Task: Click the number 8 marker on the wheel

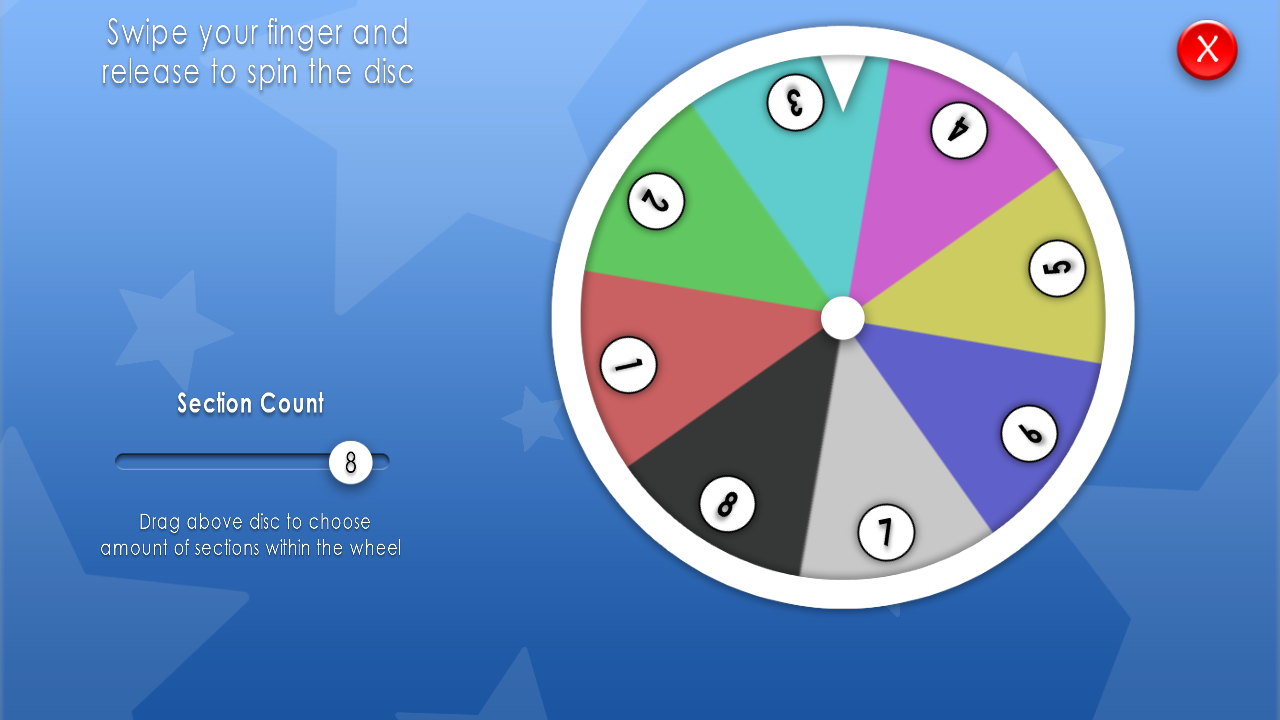Action: point(727,505)
